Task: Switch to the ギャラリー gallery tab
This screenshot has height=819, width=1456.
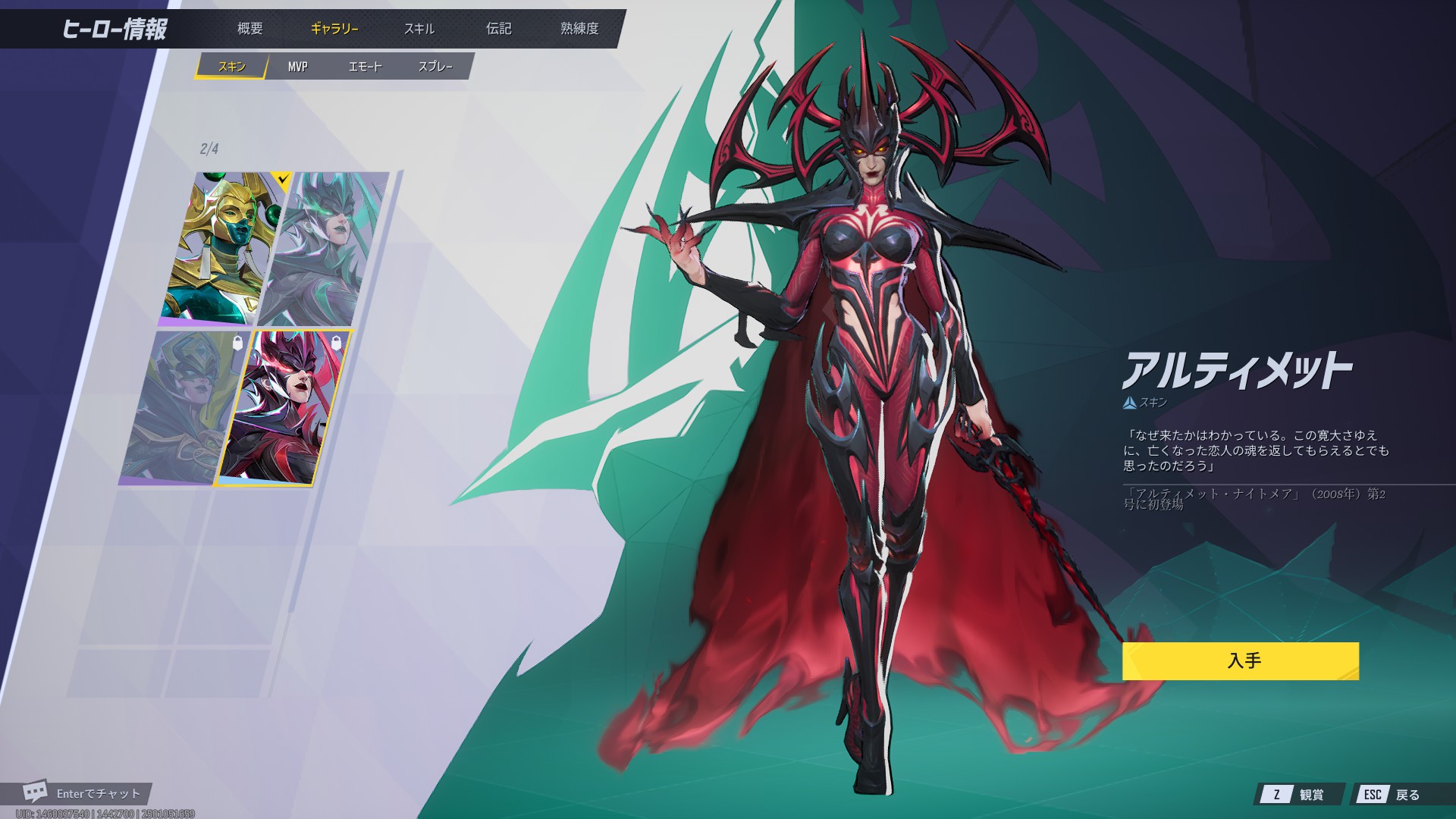Action: tap(334, 29)
